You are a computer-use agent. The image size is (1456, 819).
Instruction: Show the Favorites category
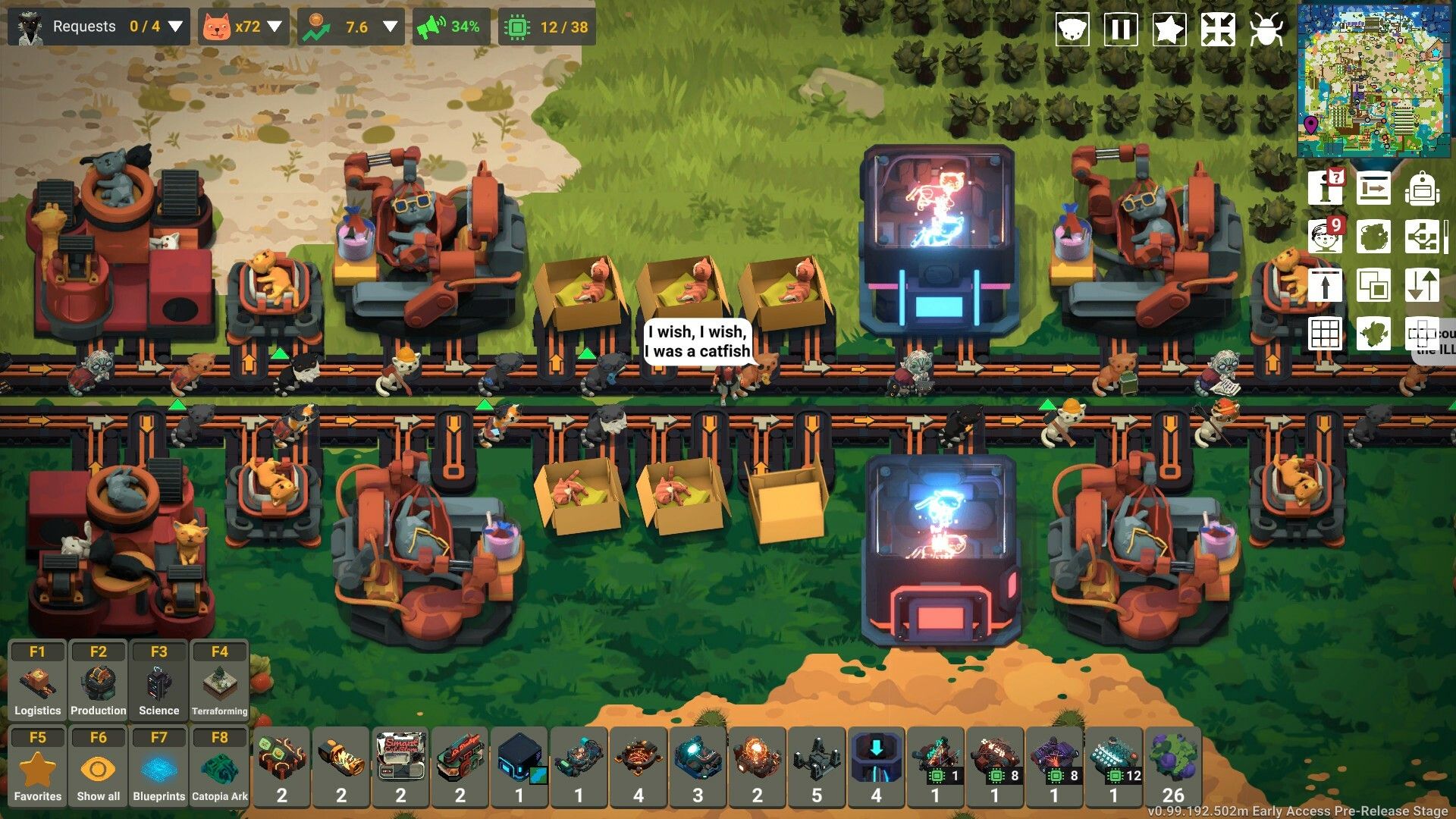pos(37,767)
